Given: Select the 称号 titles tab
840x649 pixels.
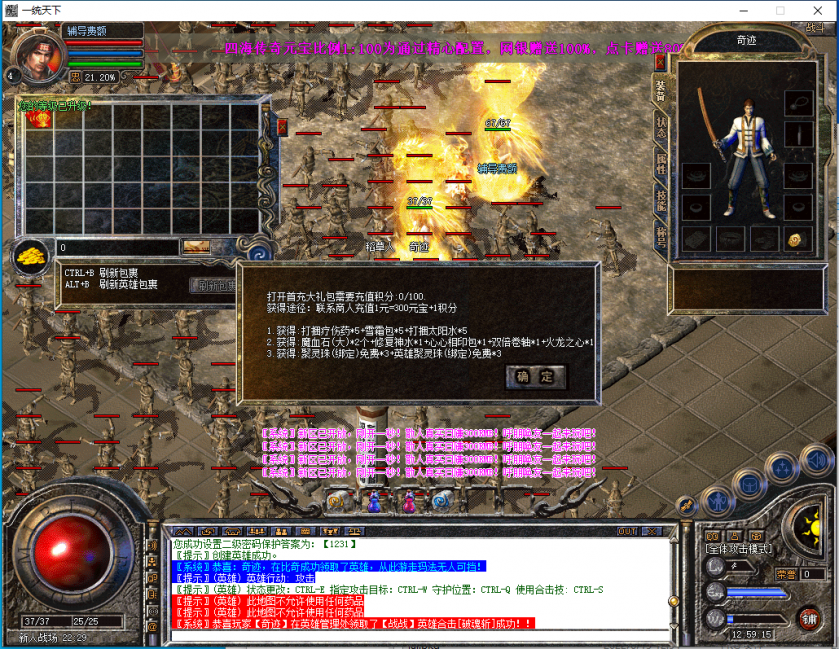Looking at the screenshot, I should [x=661, y=236].
